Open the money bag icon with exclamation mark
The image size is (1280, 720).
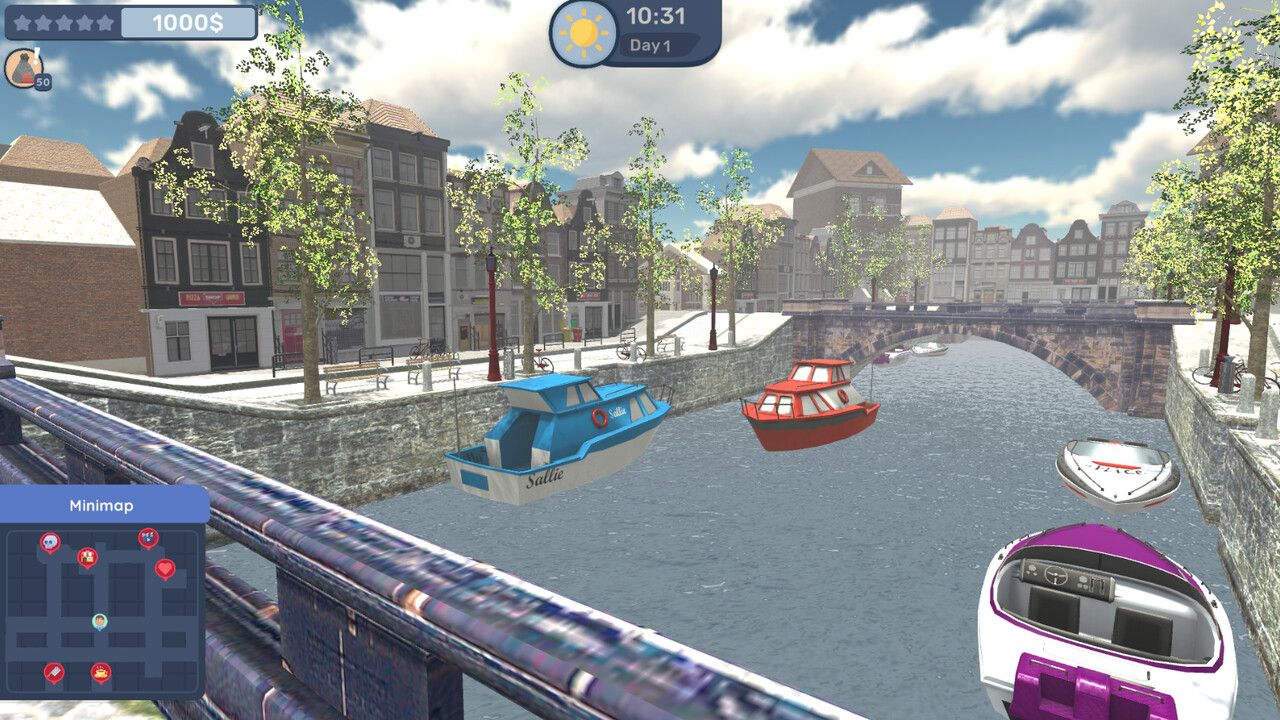pos(24,67)
